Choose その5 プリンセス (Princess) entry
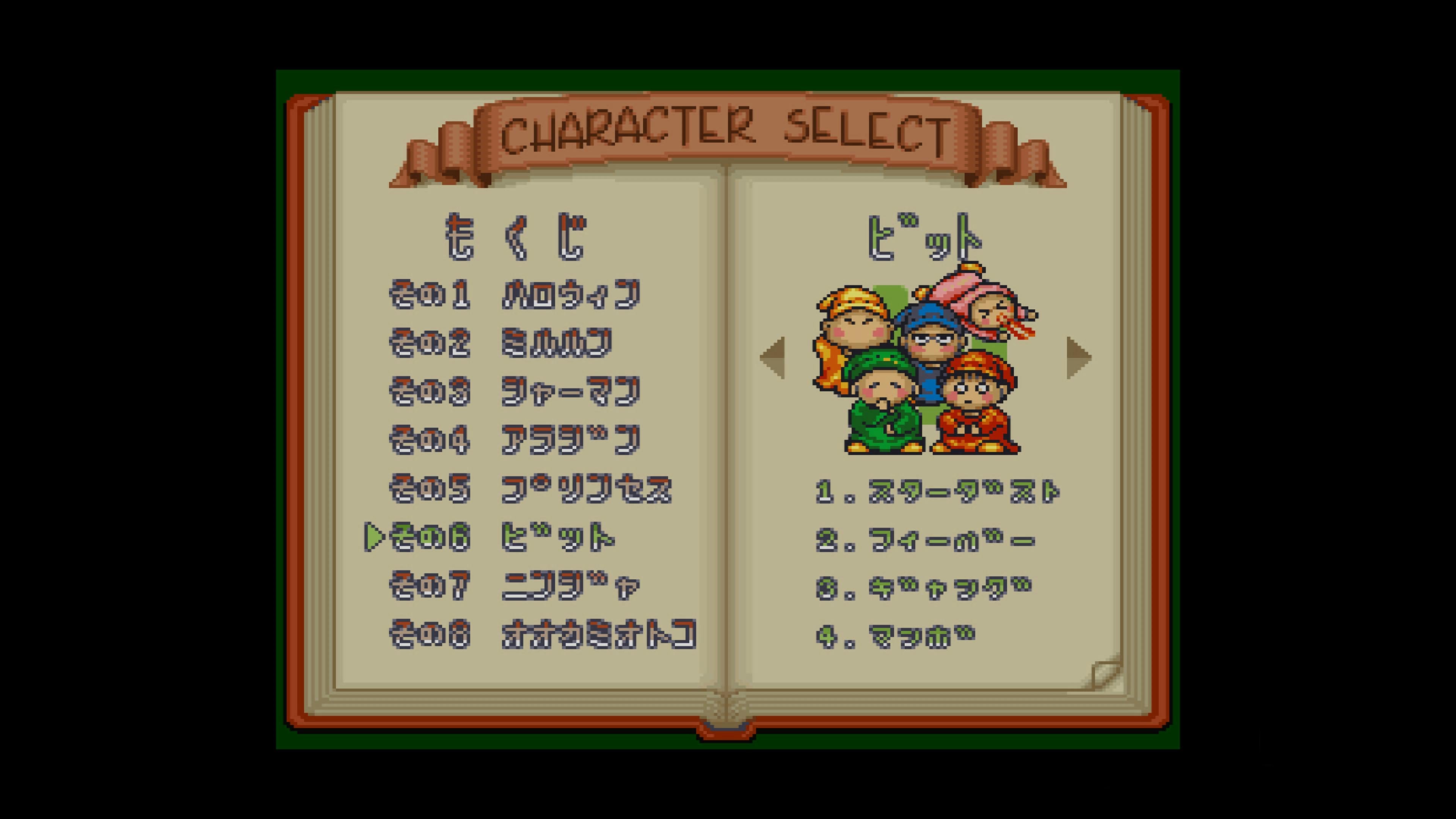 (530, 489)
